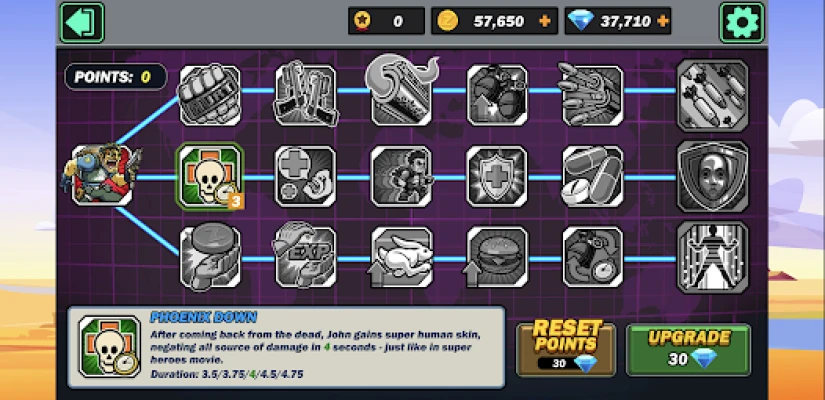Select the pills and capsules skill

(x=593, y=175)
